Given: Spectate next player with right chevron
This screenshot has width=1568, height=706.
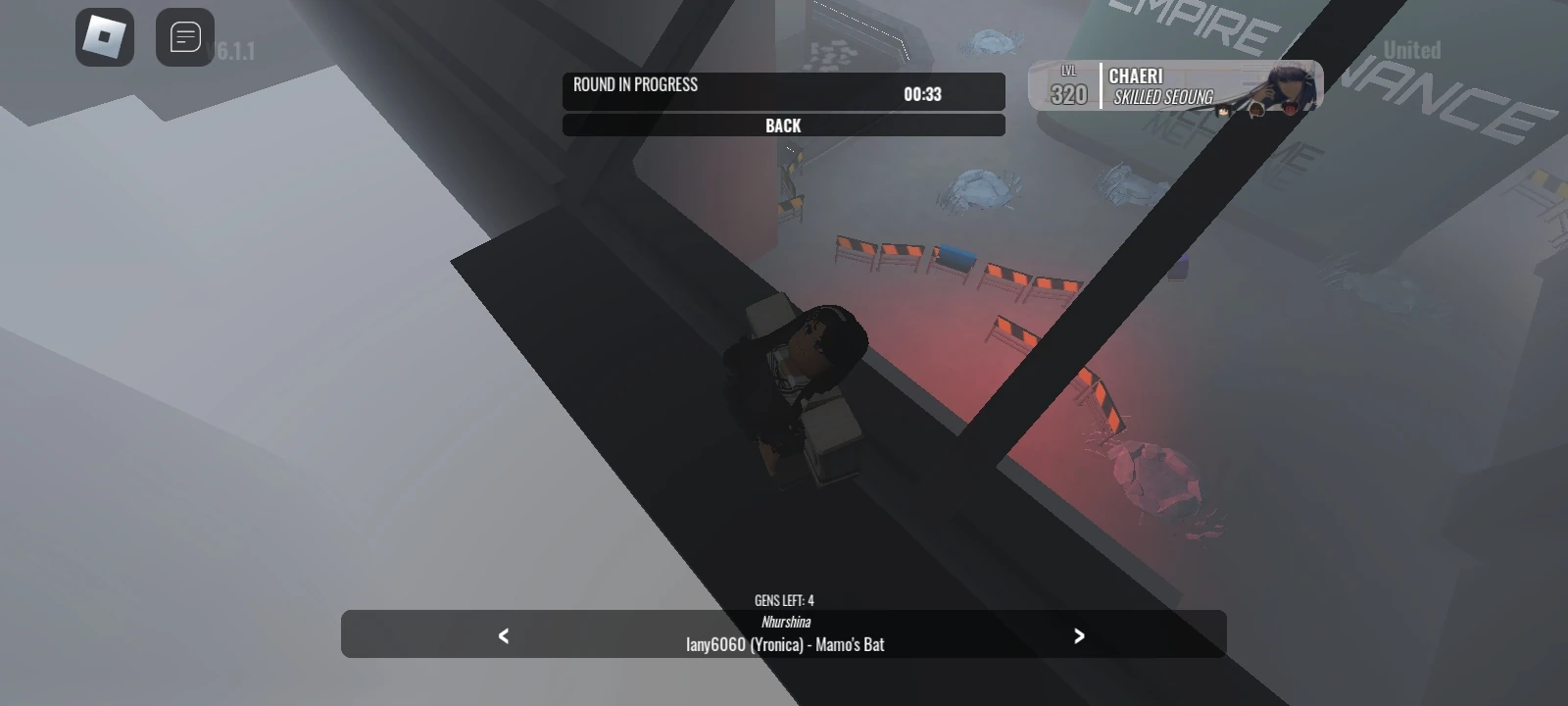Looking at the screenshot, I should pyautogui.click(x=1081, y=635).
